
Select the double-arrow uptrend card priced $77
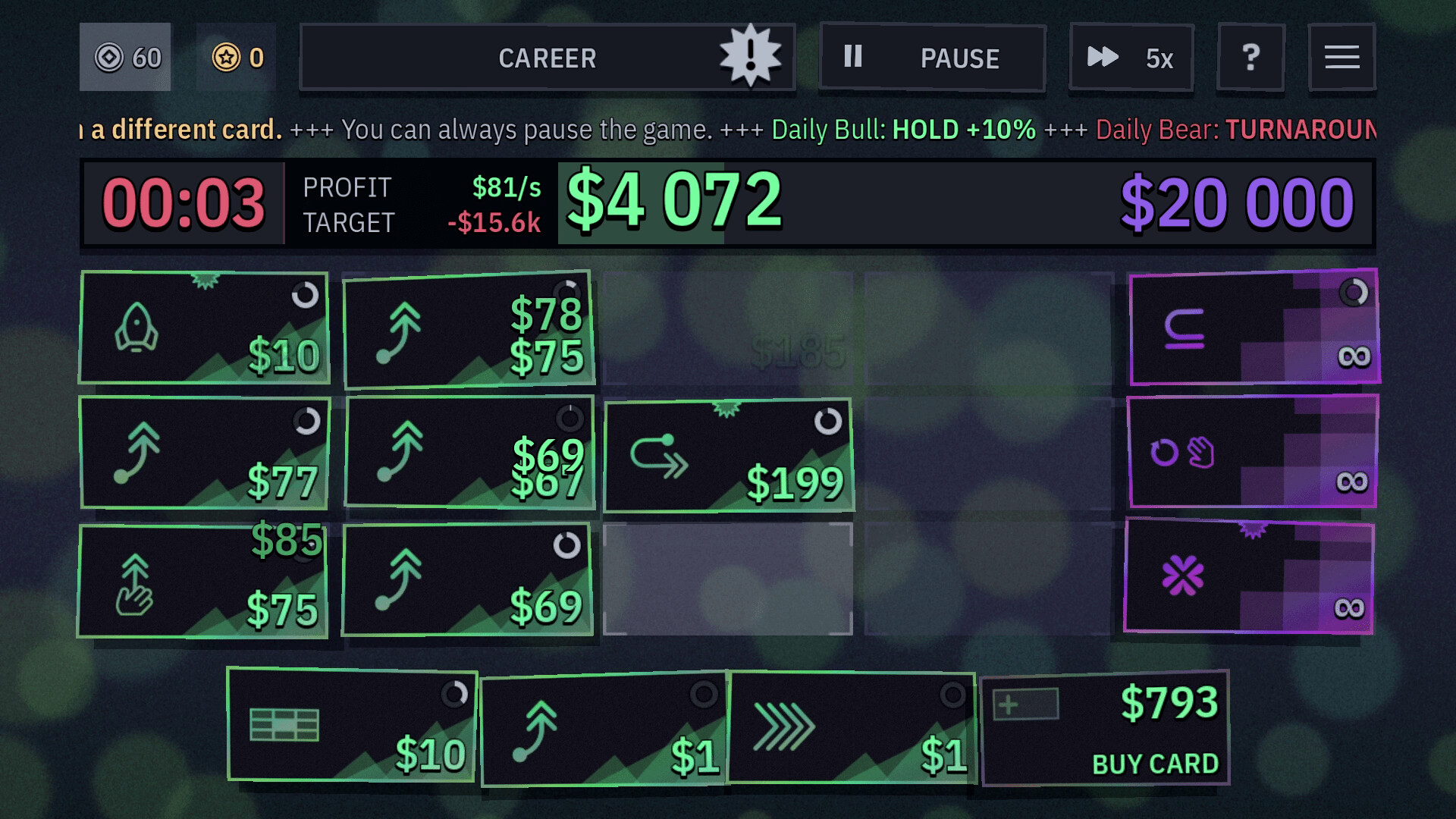203,453
